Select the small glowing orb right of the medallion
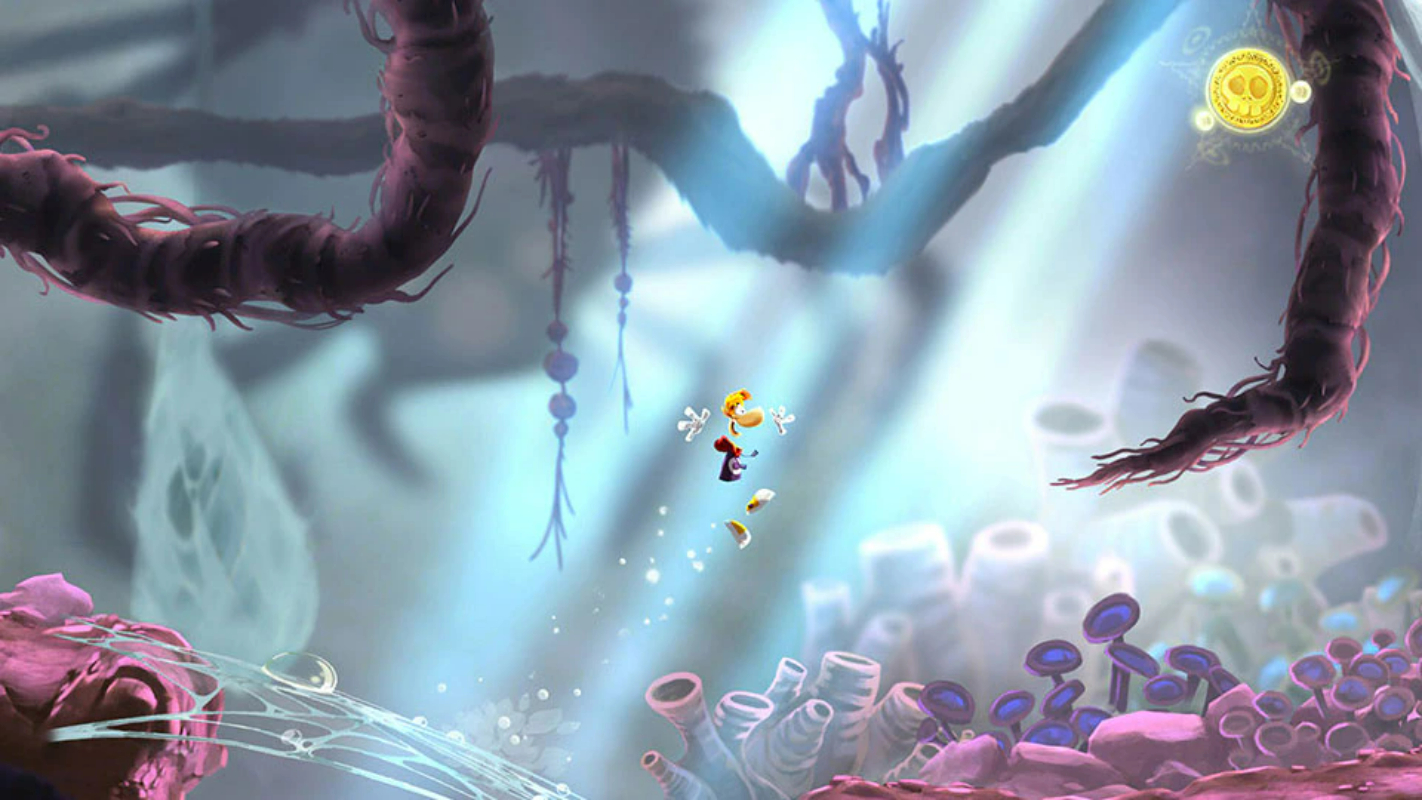Image resolution: width=1422 pixels, height=800 pixels. (x=1300, y=91)
